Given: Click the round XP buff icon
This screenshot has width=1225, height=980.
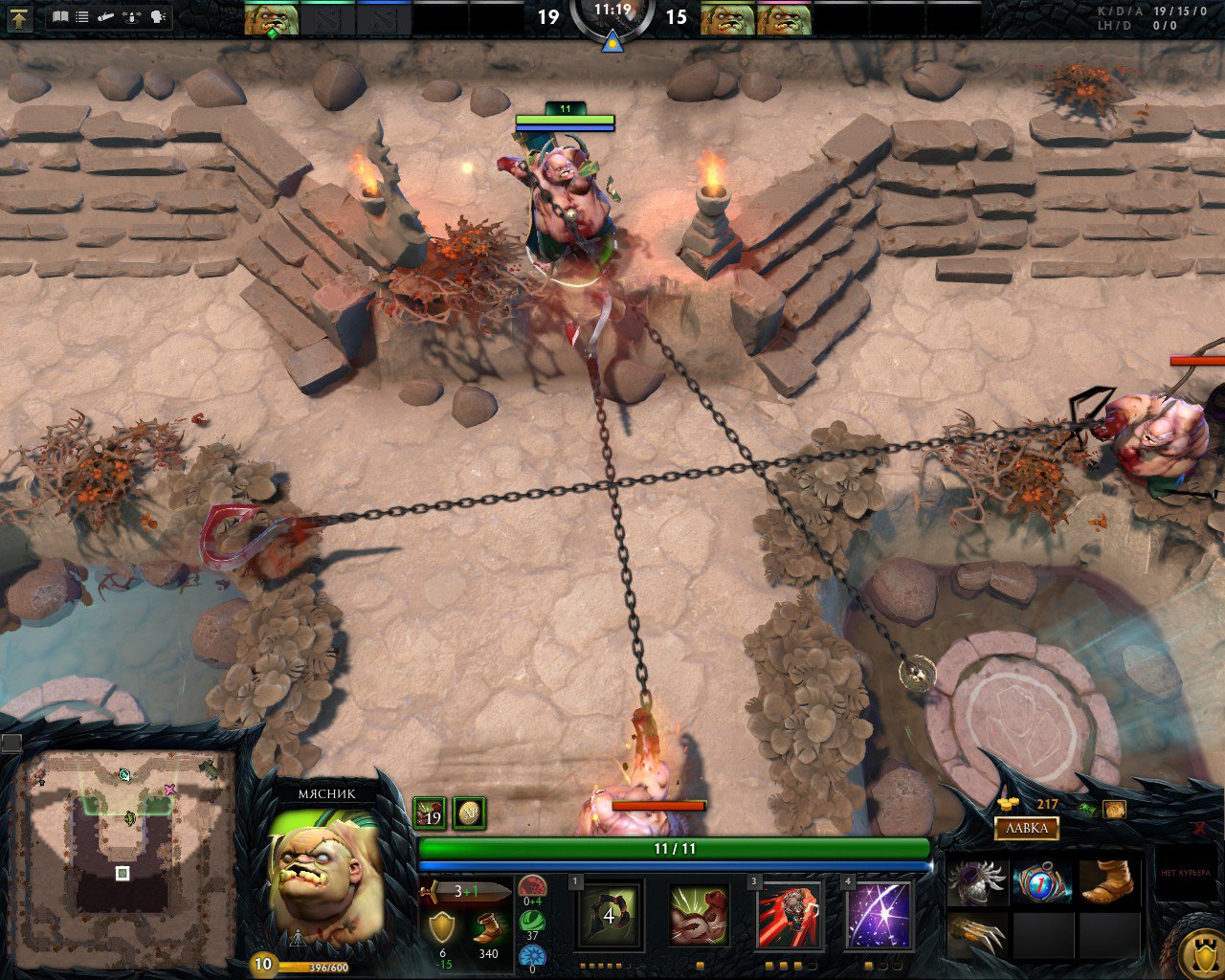Looking at the screenshot, I should point(469,813).
